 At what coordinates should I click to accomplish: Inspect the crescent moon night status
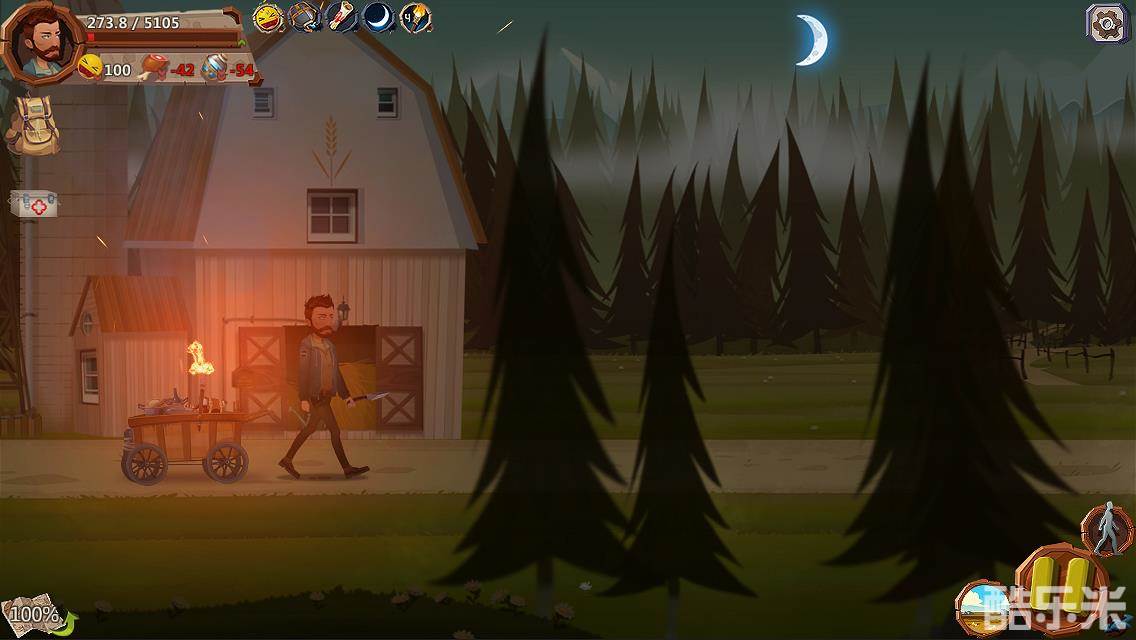click(378, 17)
